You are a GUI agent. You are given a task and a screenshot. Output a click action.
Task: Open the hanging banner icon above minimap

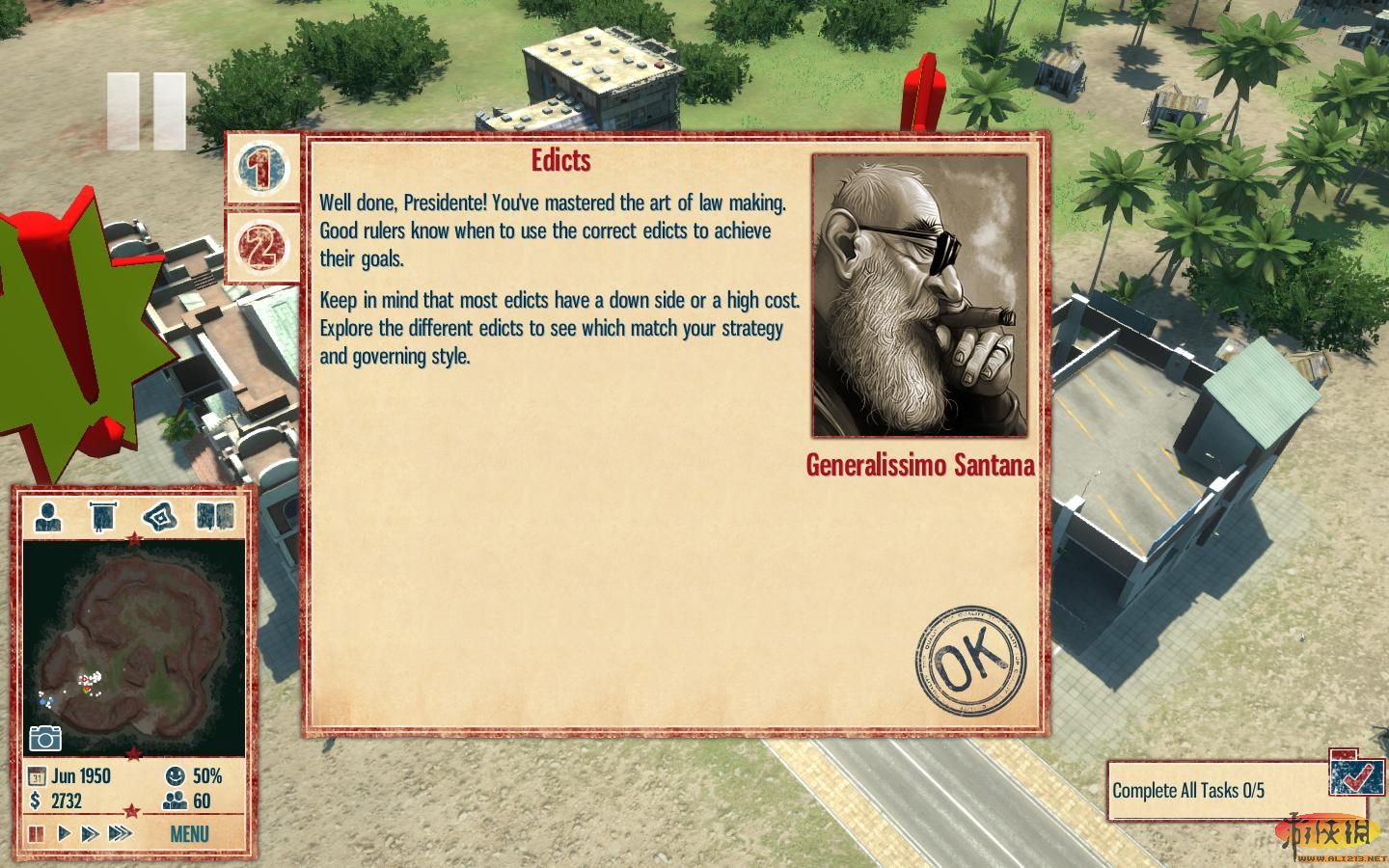pyautogui.click(x=102, y=517)
